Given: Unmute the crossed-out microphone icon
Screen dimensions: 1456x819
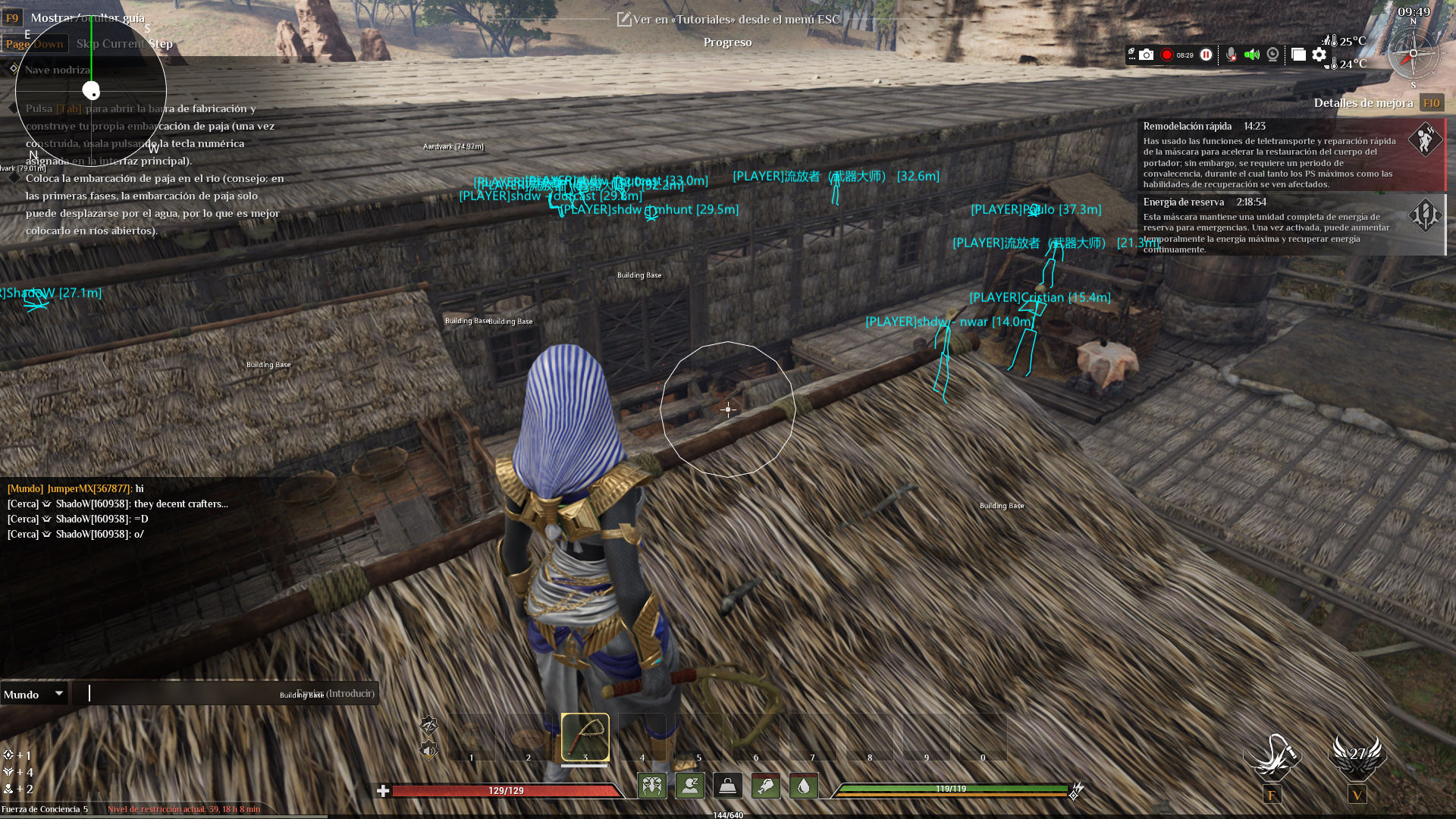Looking at the screenshot, I should (1231, 55).
